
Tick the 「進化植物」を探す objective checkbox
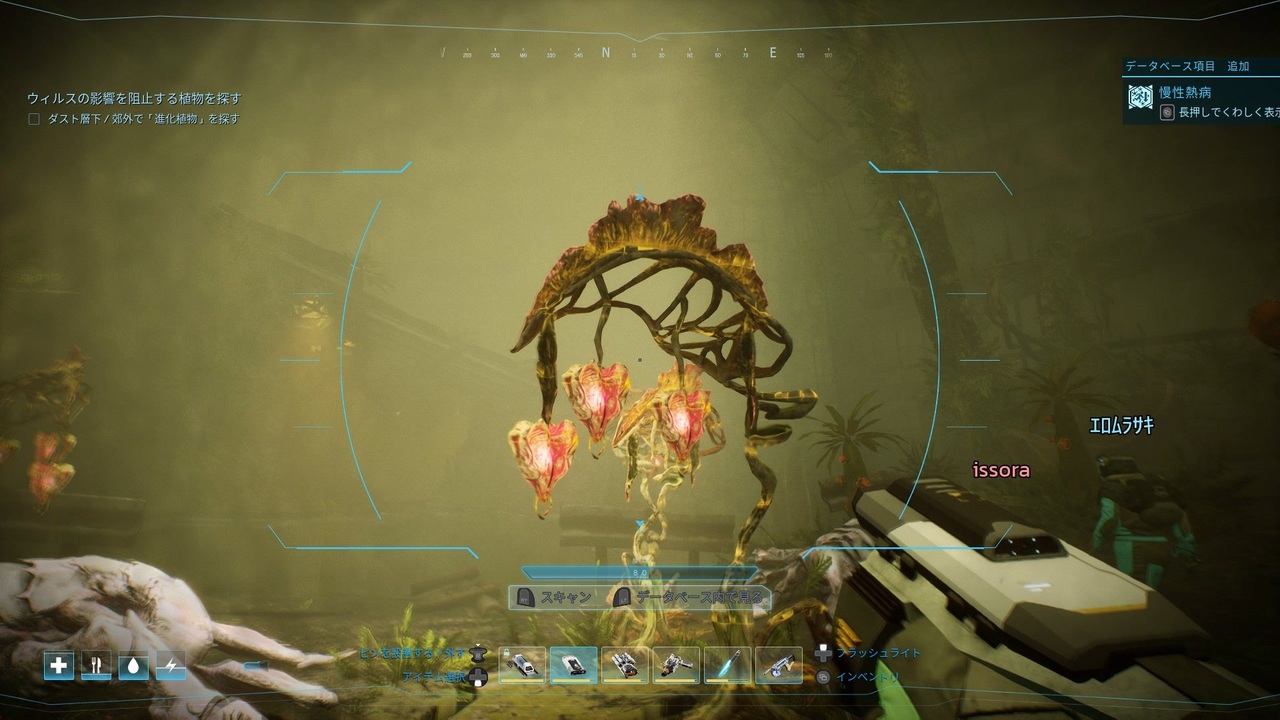(x=34, y=119)
